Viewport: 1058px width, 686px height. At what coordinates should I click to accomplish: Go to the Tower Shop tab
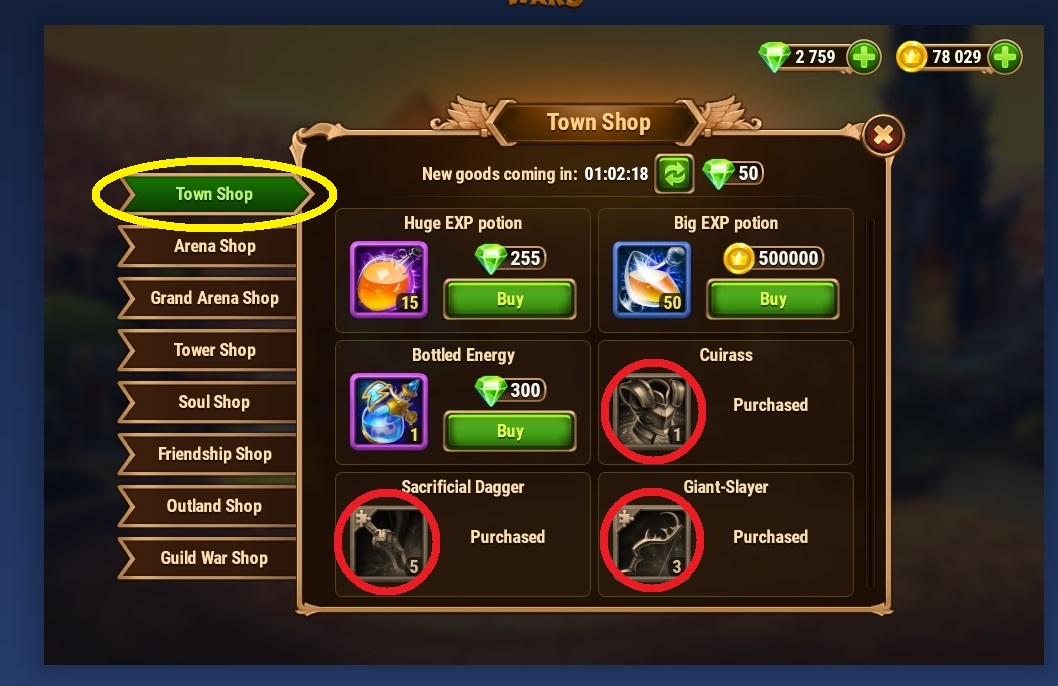[x=214, y=350]
